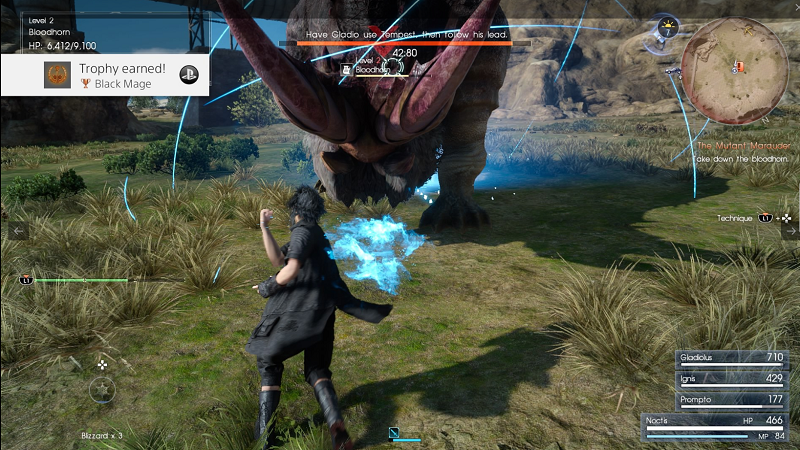Click the Trophy earned Black Mage notification
The height and width of the screenshot is (450, 800).
(104, 74)
